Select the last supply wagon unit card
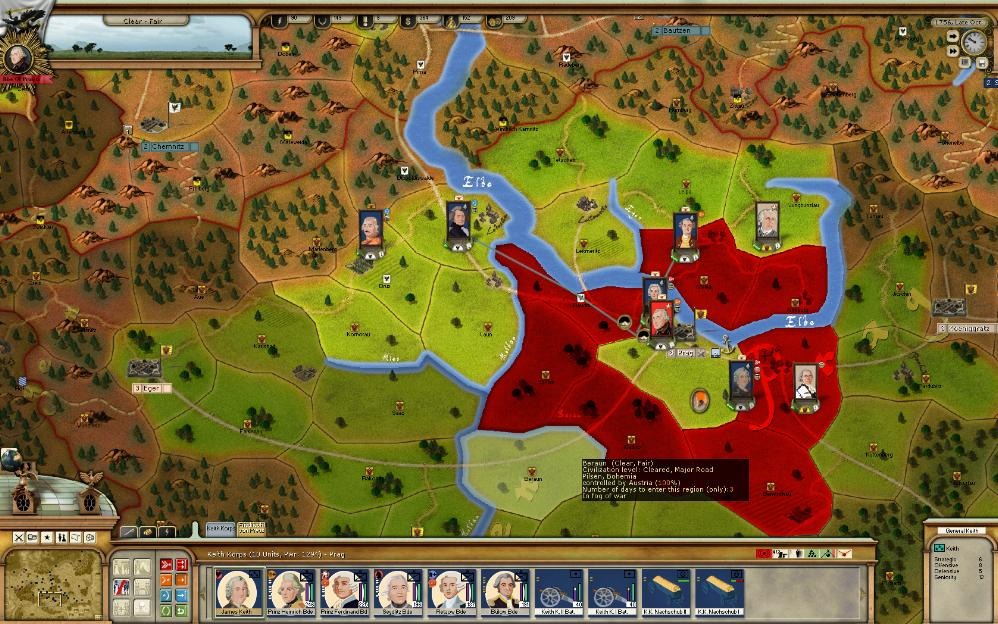The height and width of the screenshot is (624, 998). (716, 591)
